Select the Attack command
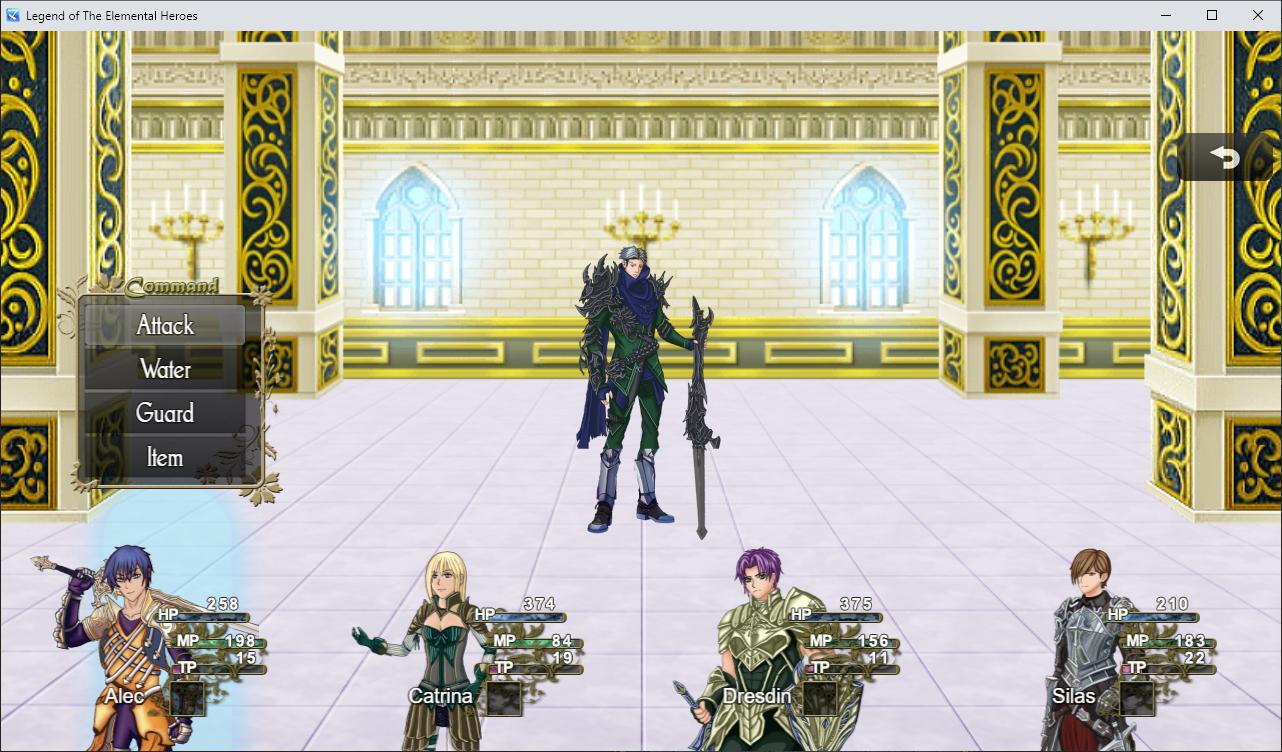The width and height of the screenshot is (1282, 752). click(164, 325)
